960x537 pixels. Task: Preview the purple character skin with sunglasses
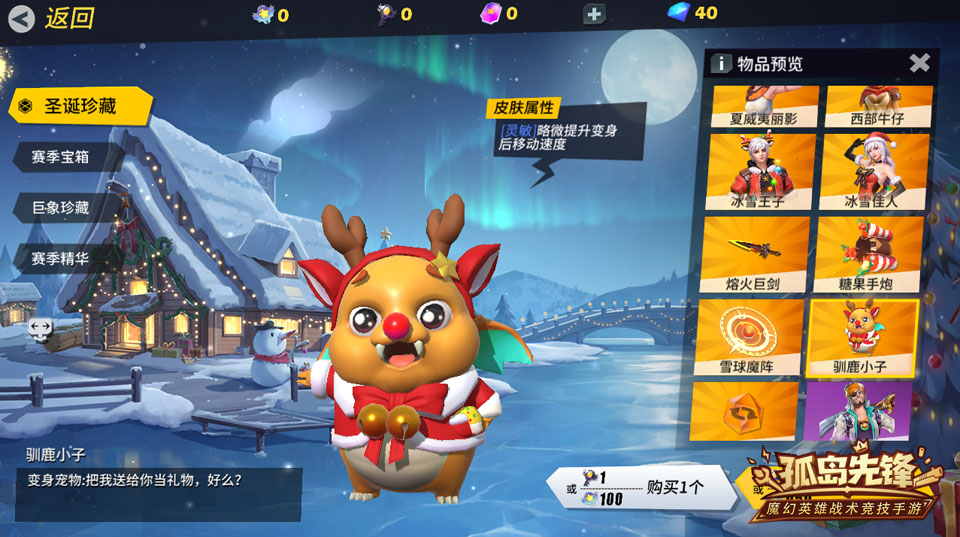click(858, 410)
